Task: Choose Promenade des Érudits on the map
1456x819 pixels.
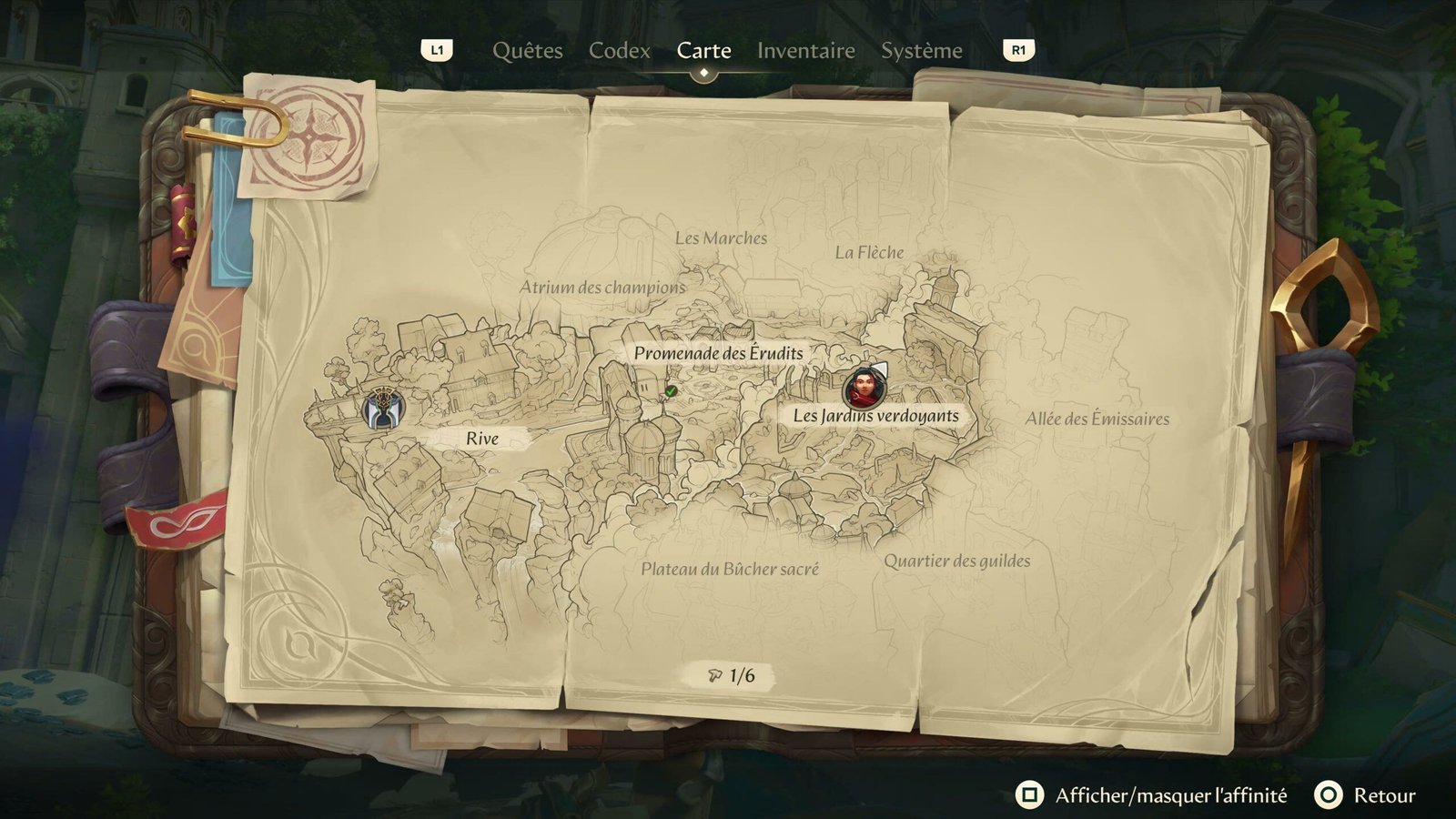Action: point(718,353)
